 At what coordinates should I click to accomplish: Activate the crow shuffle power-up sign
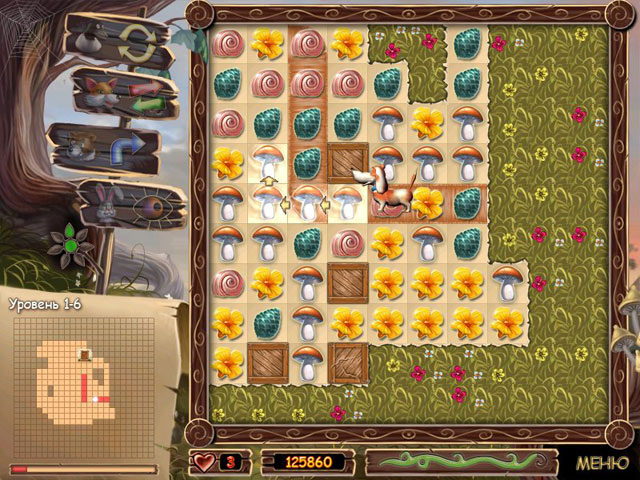point(112,41)
